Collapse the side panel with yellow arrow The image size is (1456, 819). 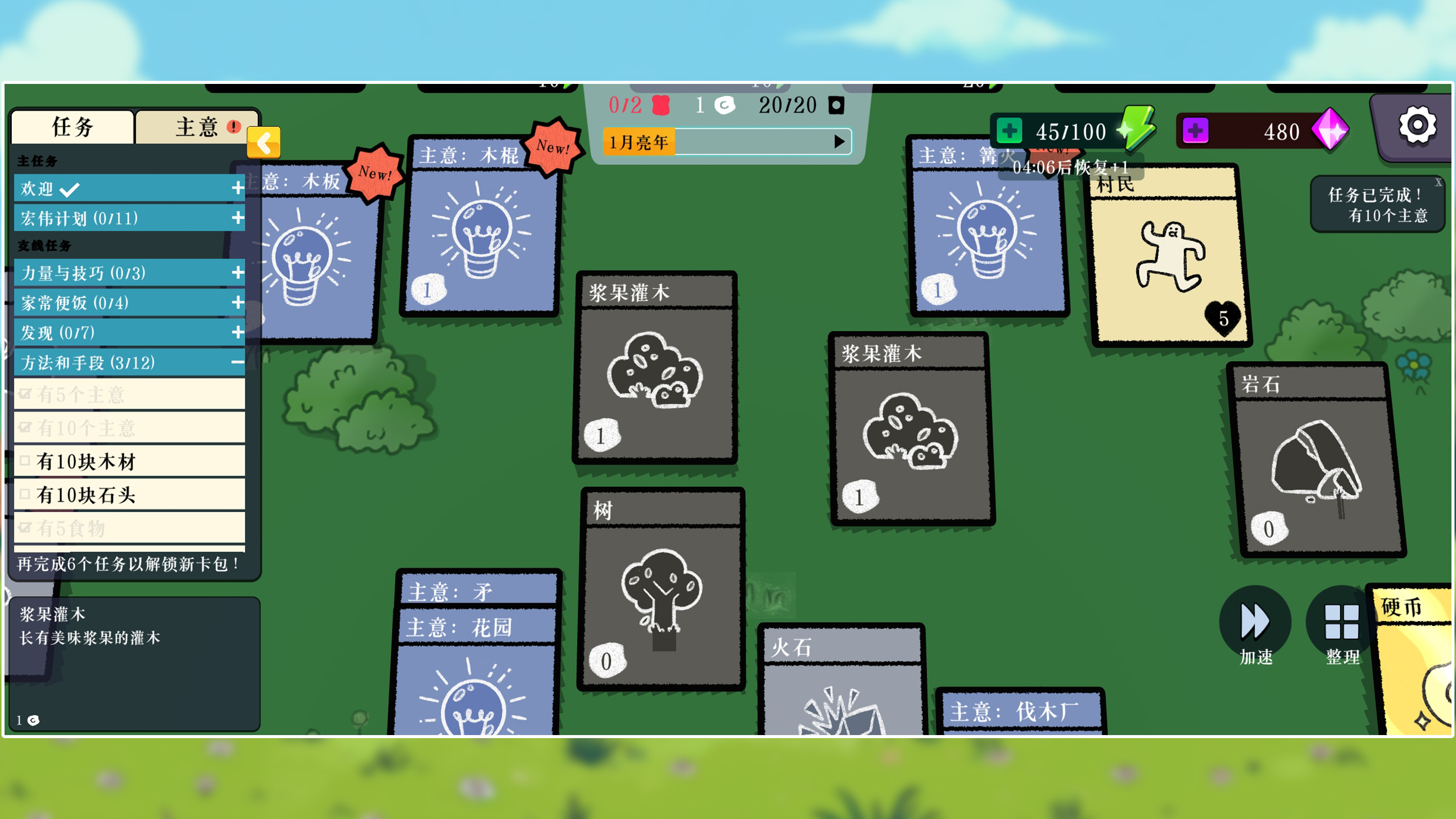(263, 143)
